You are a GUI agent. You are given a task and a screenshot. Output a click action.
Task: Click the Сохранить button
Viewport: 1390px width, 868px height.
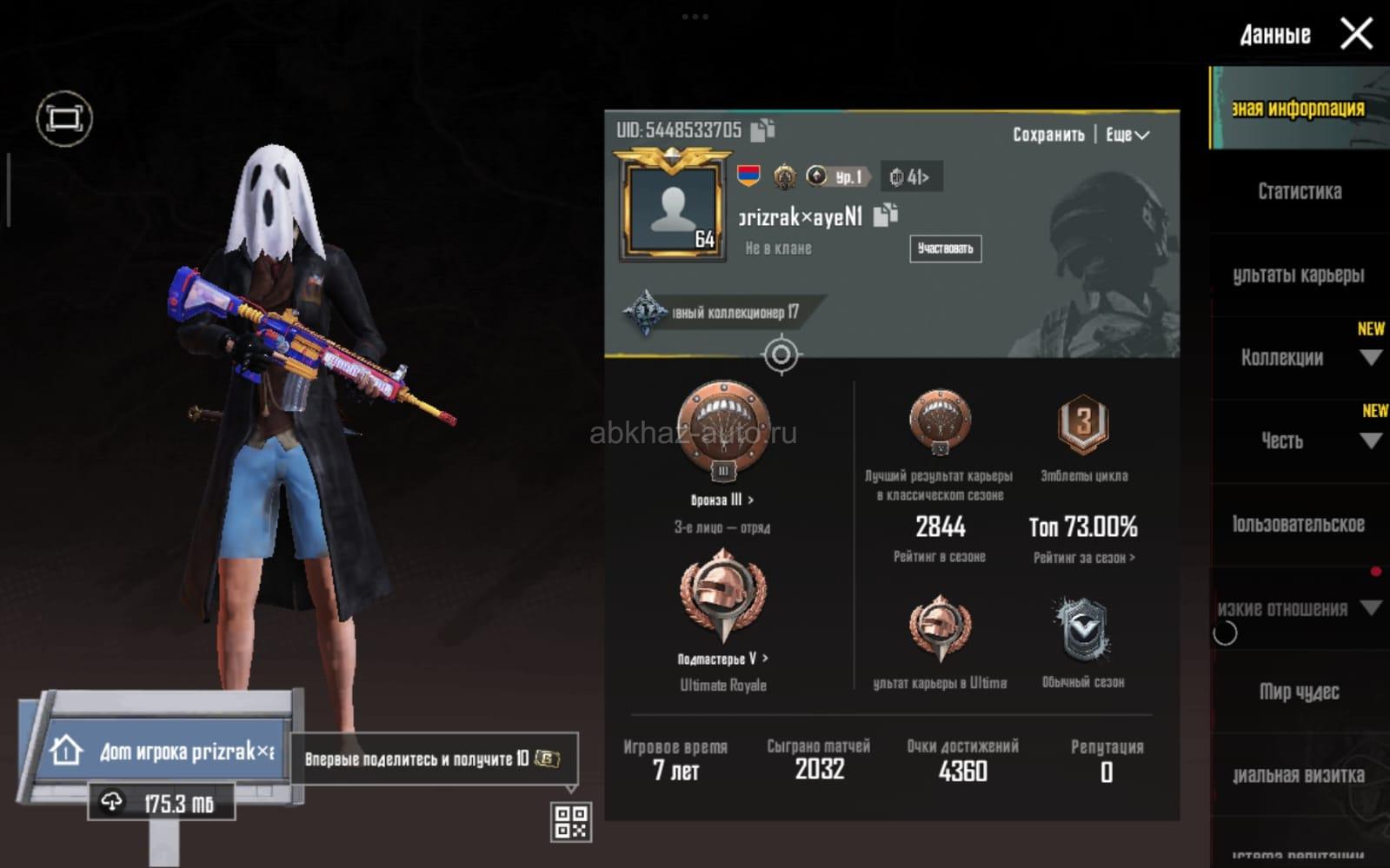(1047, 135)
